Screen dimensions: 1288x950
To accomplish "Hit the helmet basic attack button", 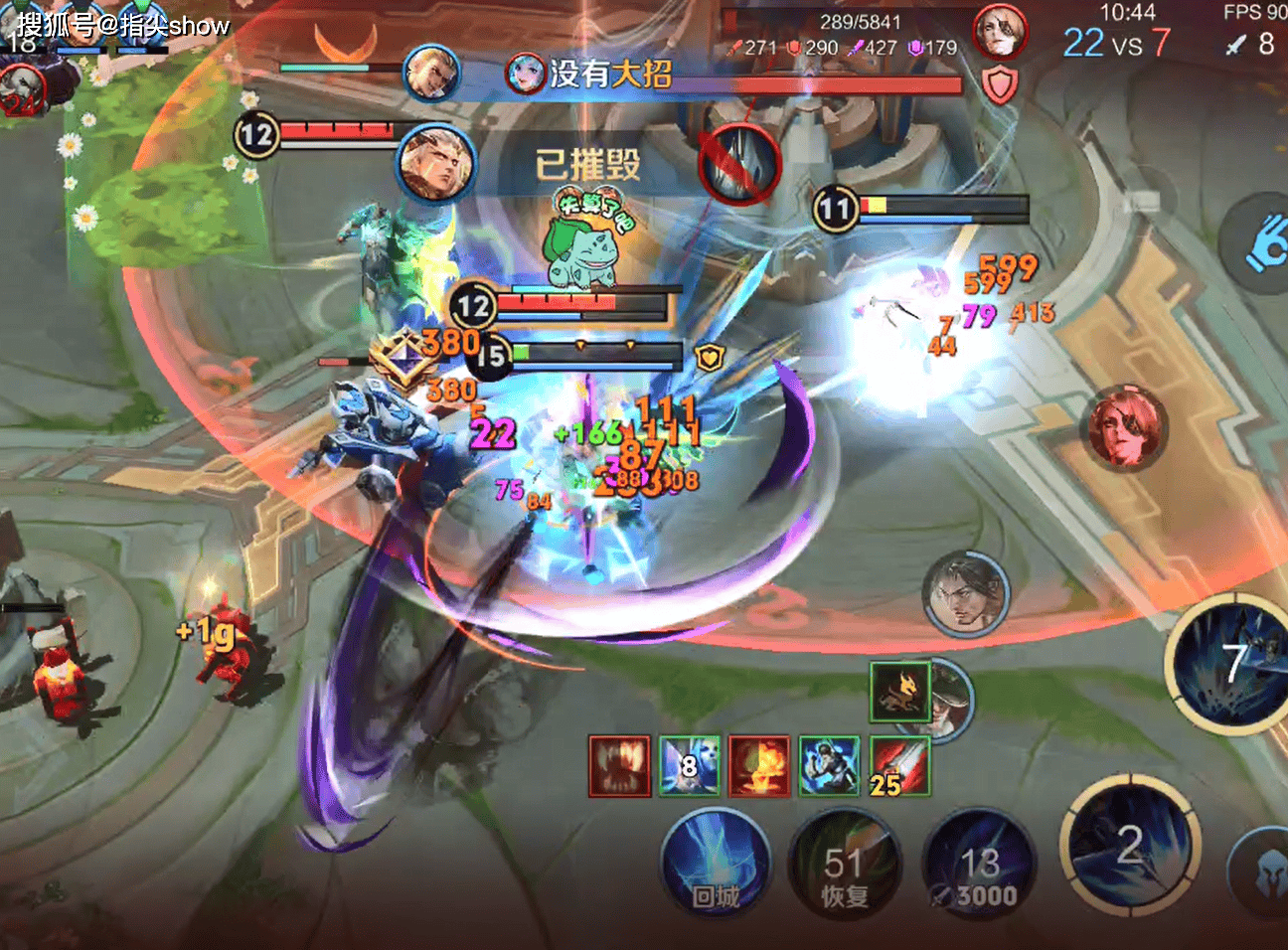I will pos(1264,874).
